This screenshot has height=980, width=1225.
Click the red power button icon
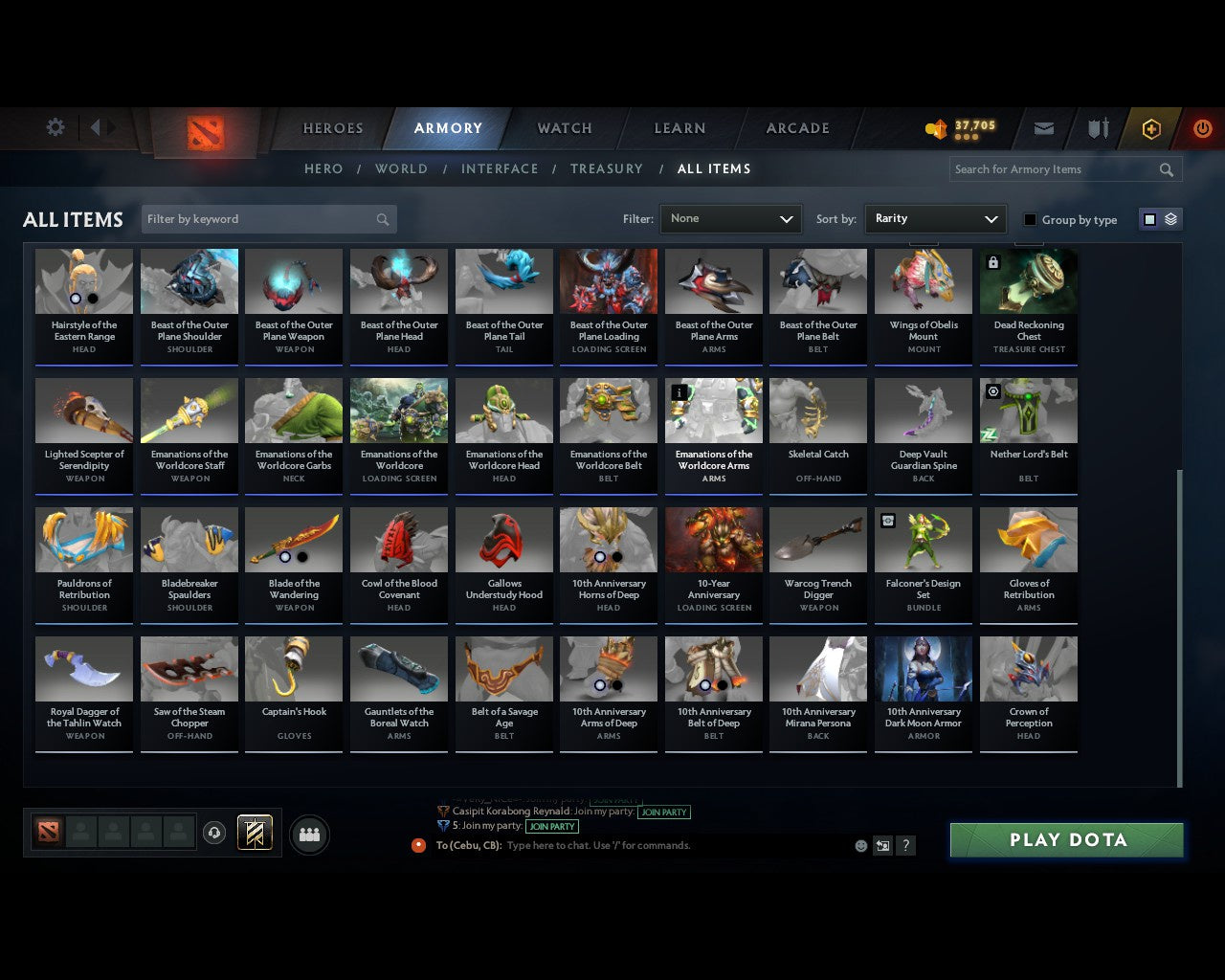pyautogui.click(x=1202, y=128)
